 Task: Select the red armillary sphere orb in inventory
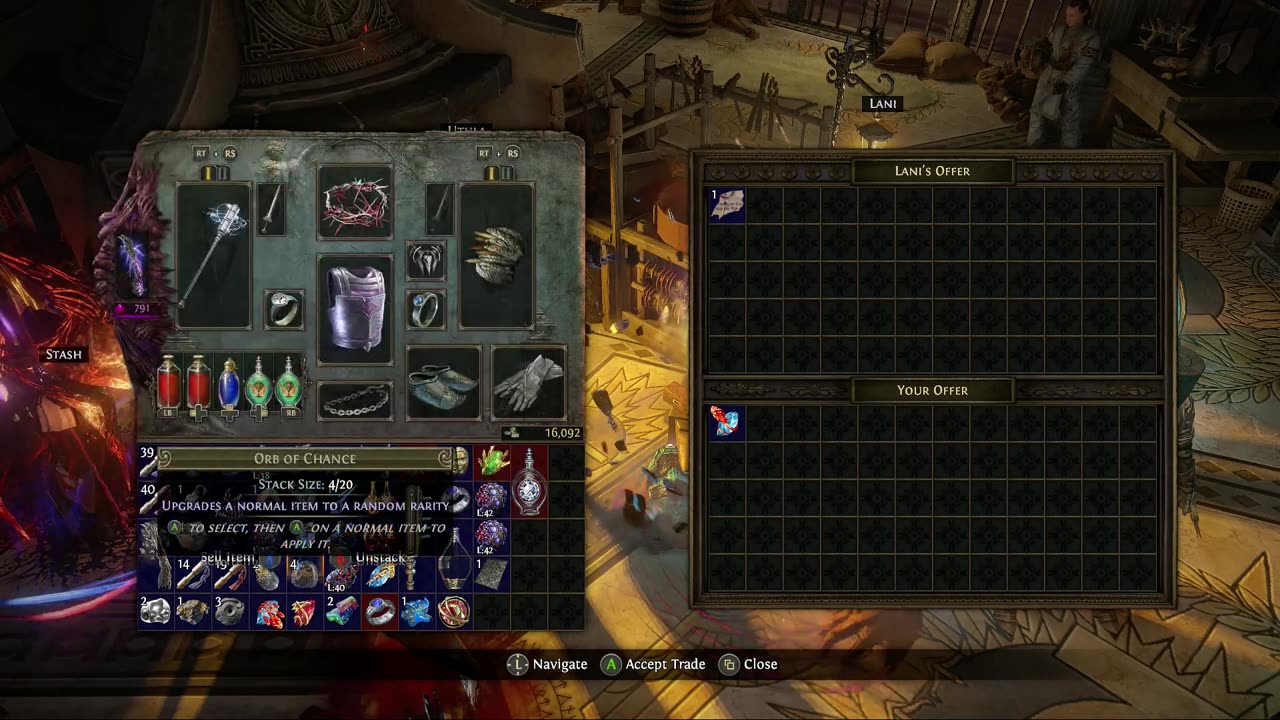(x=454, y=609)
